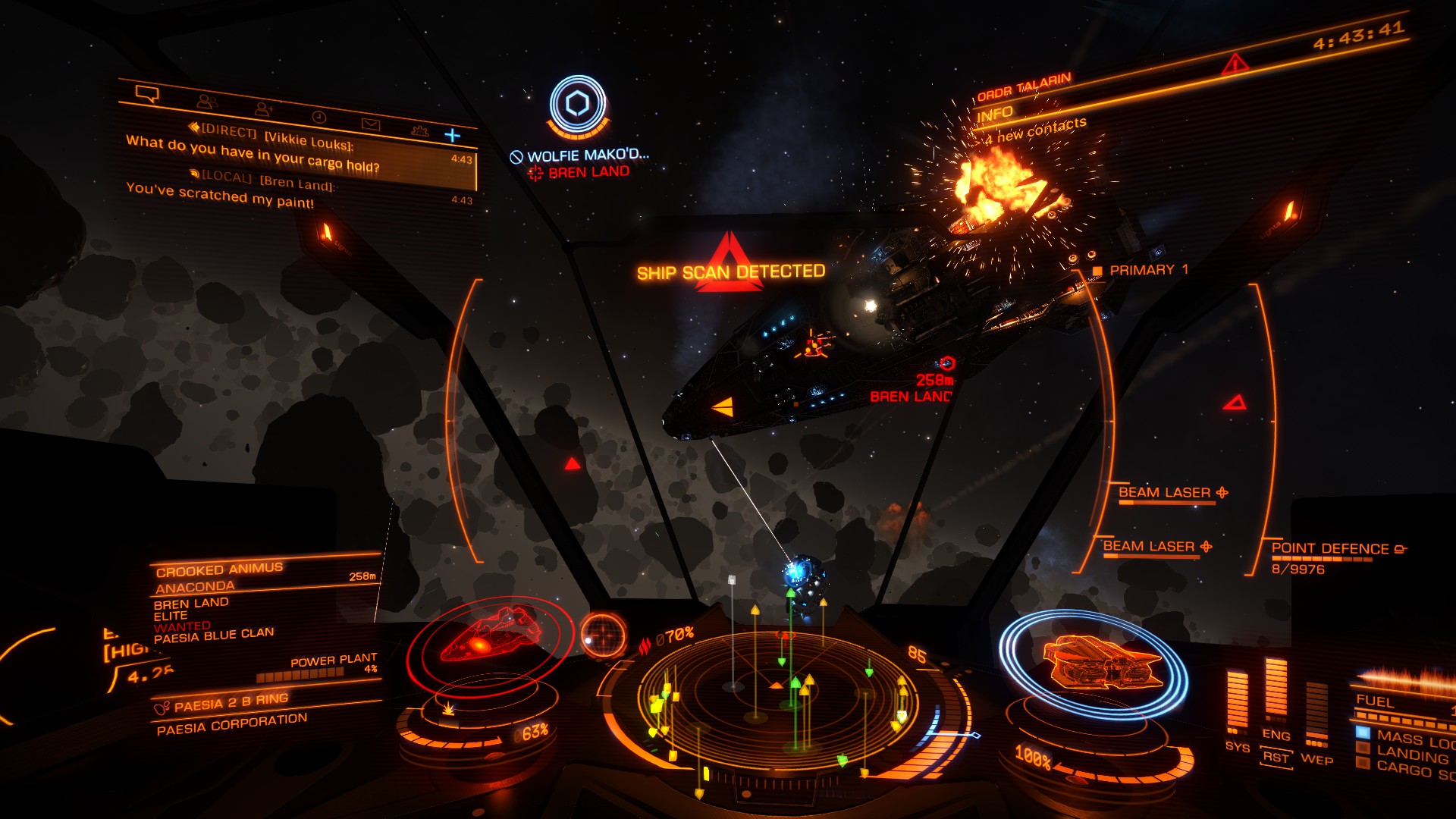
Task: Click the red warning triangle alert icon
Action: coord(1235,64)
